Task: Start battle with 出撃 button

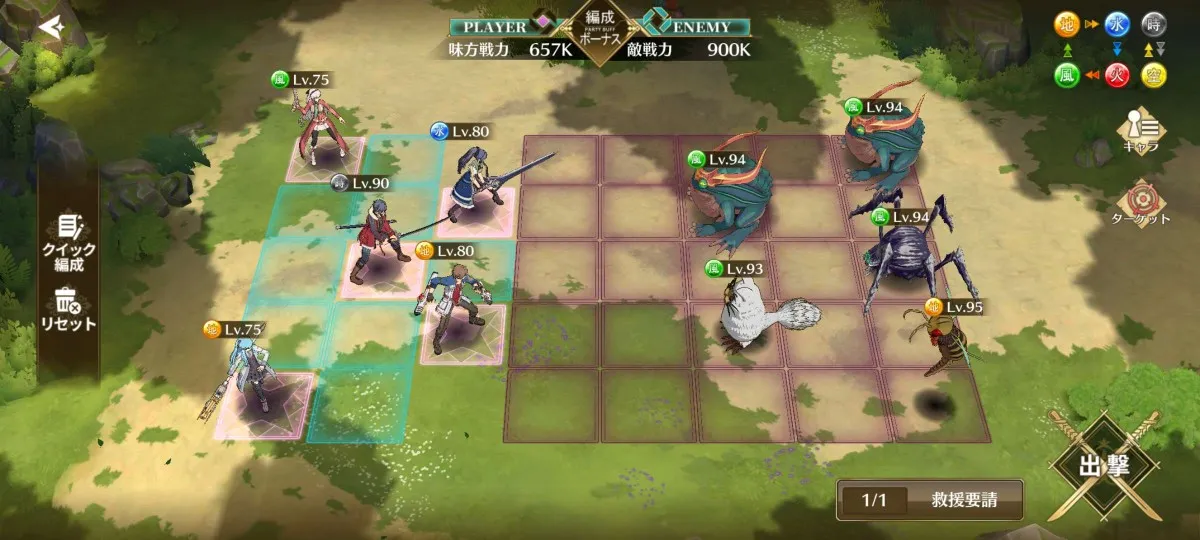Action: coord(1104,467)
